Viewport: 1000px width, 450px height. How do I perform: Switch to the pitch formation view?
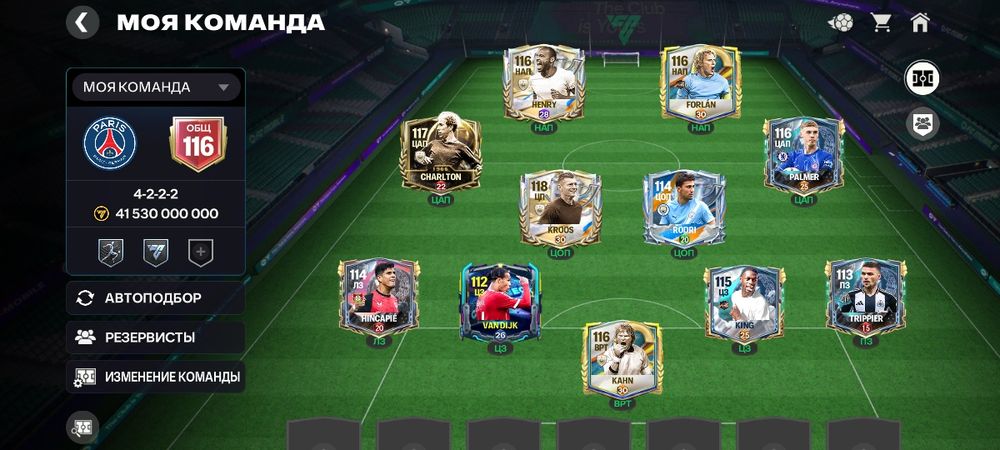point(921,78)
